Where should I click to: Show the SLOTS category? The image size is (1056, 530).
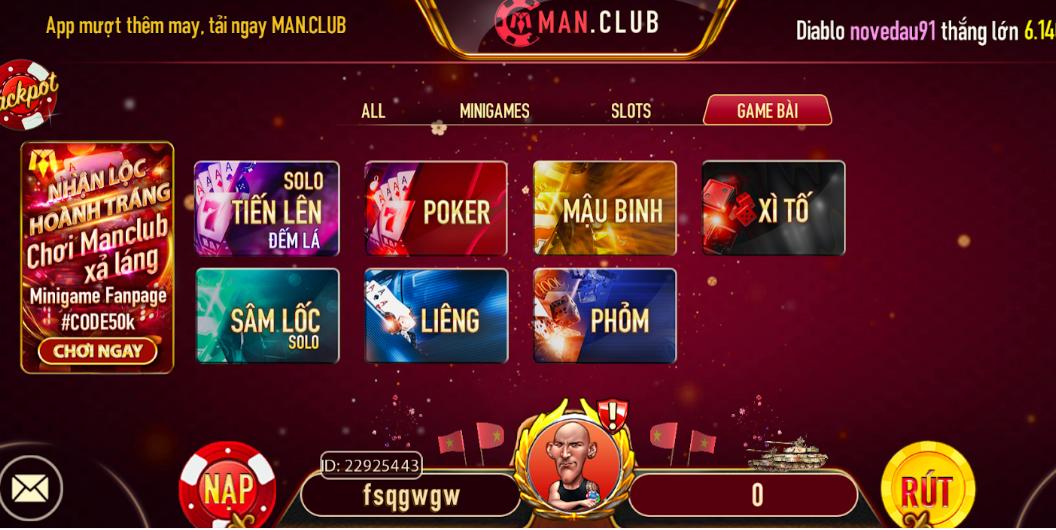631,111
